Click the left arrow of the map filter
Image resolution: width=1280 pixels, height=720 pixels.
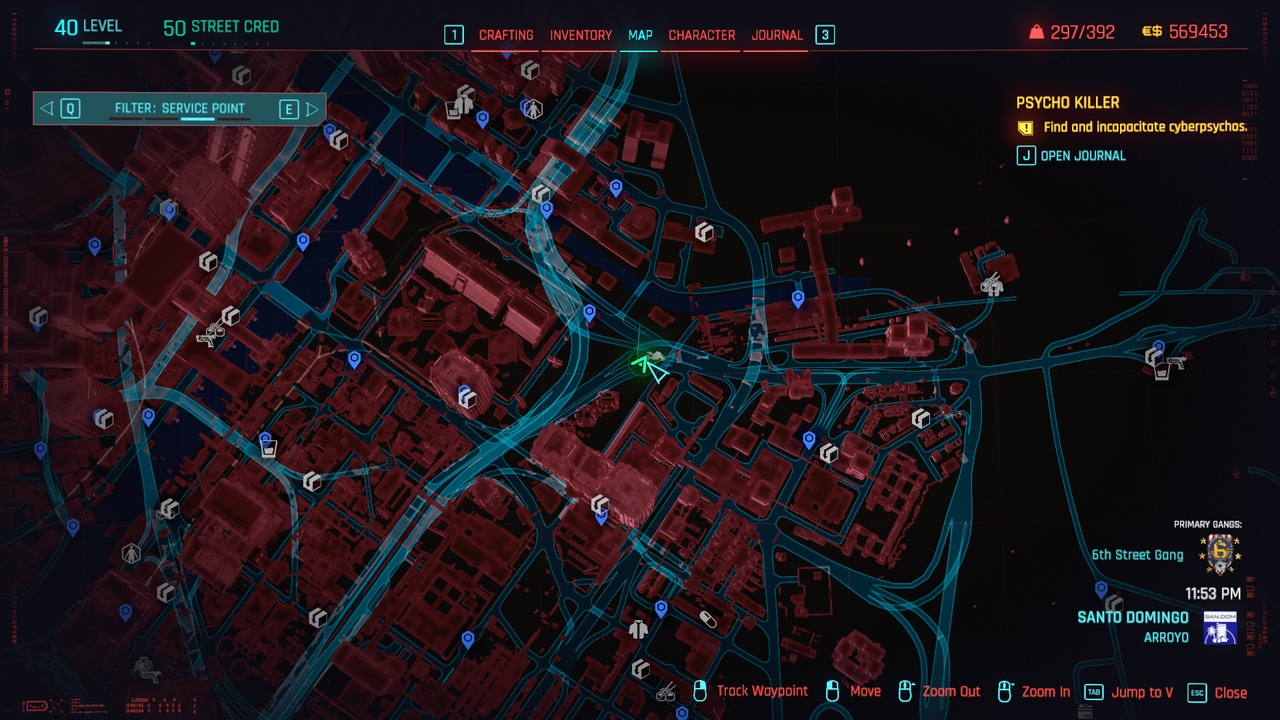click(x=47, y=108)
